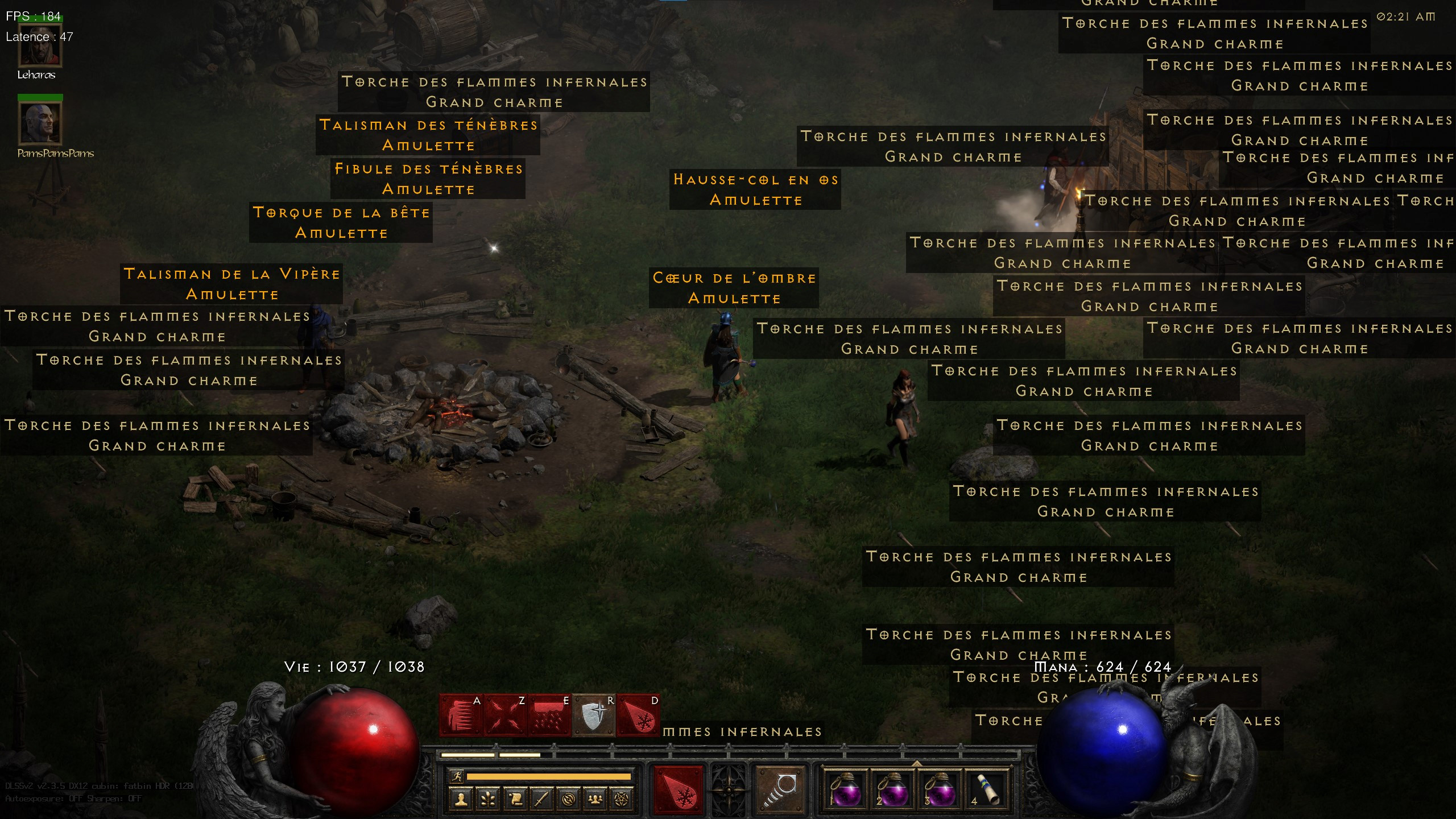This screenshot has height=819, width=1456.
Task: Use the scroll in belt slot 4
Action: [988, 791]
